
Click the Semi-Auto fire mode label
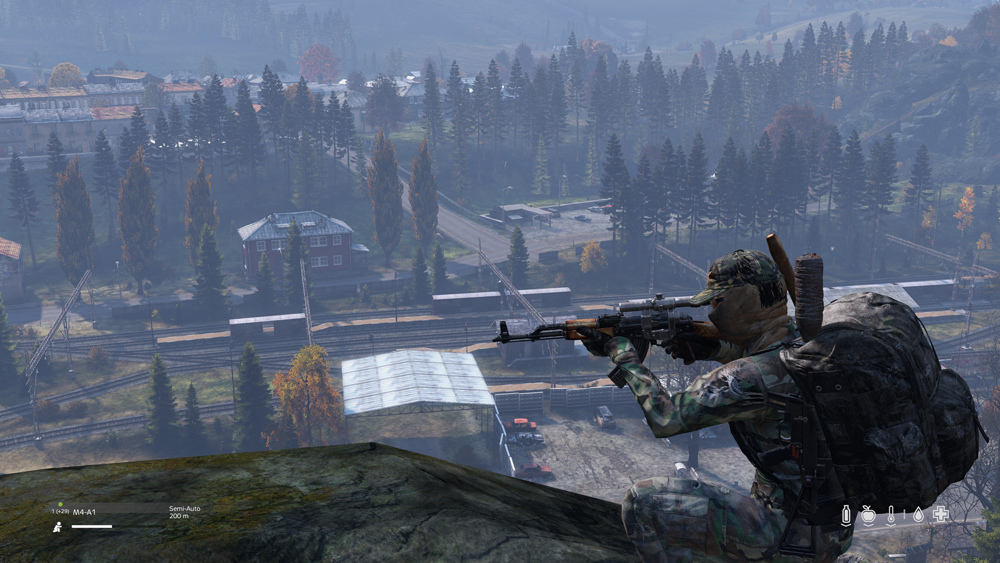[x=185, y=508]
